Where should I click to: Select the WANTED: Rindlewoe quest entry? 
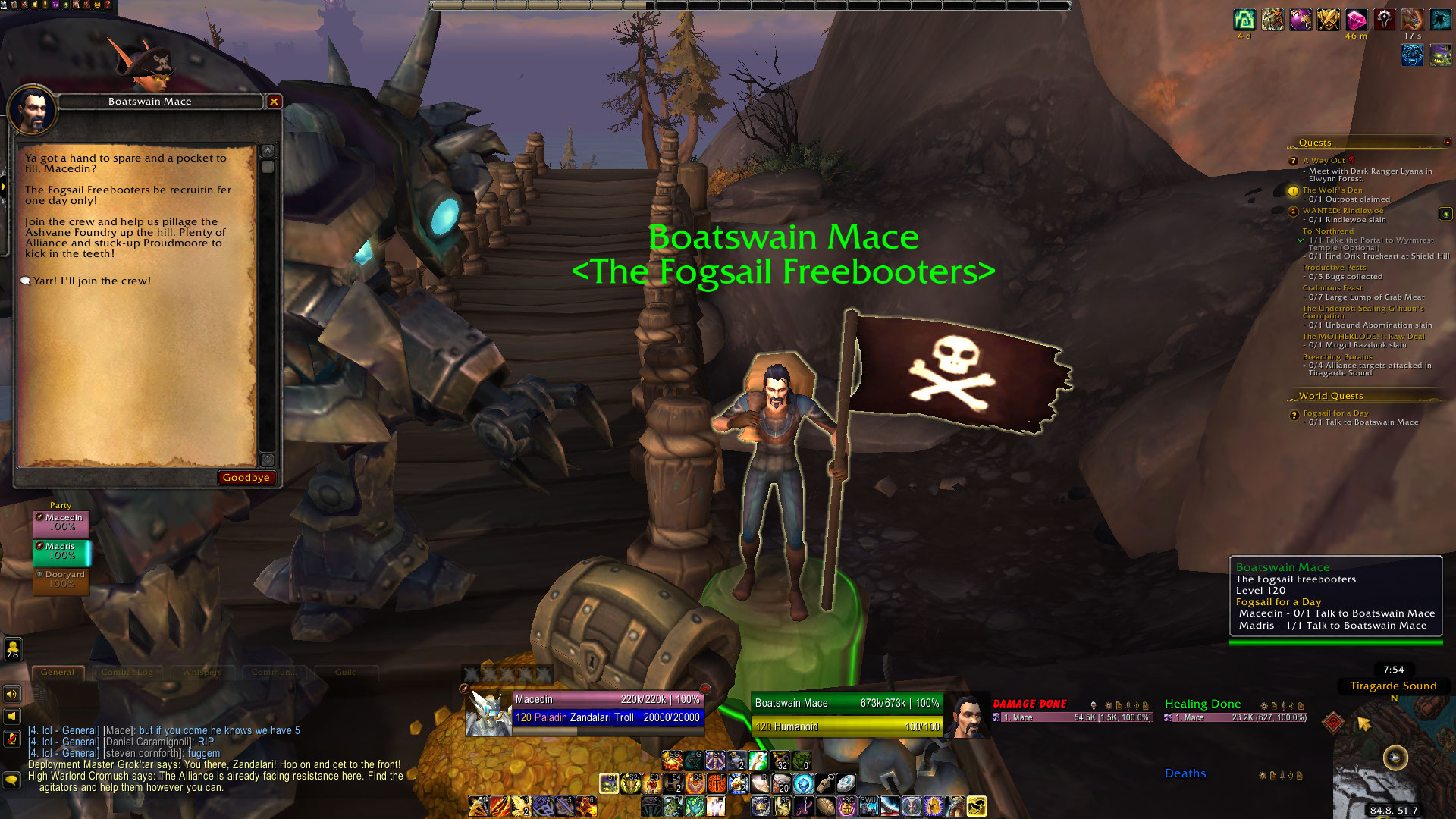tap(1342, 211)
